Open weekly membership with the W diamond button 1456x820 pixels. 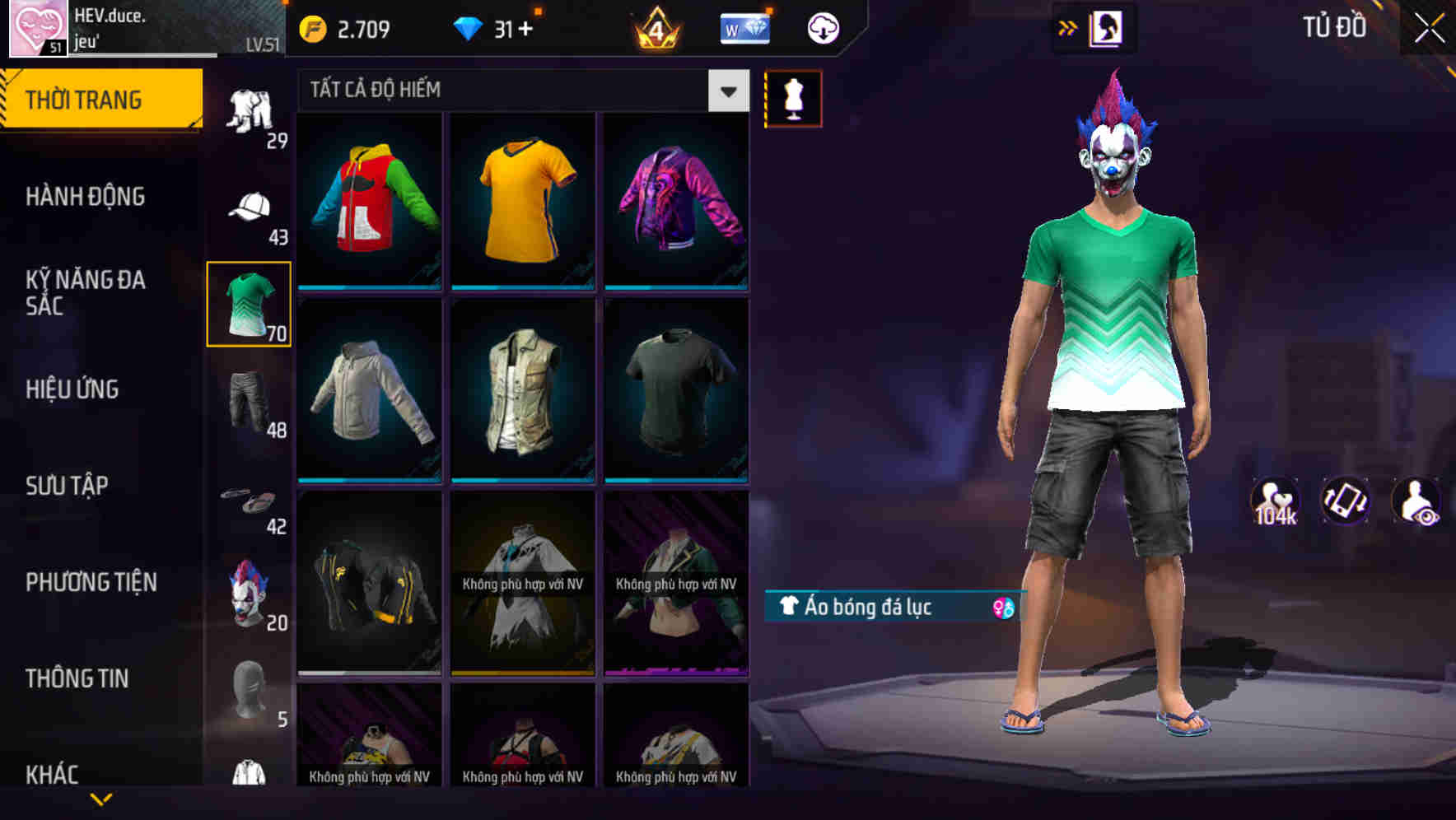coord(744,27)
